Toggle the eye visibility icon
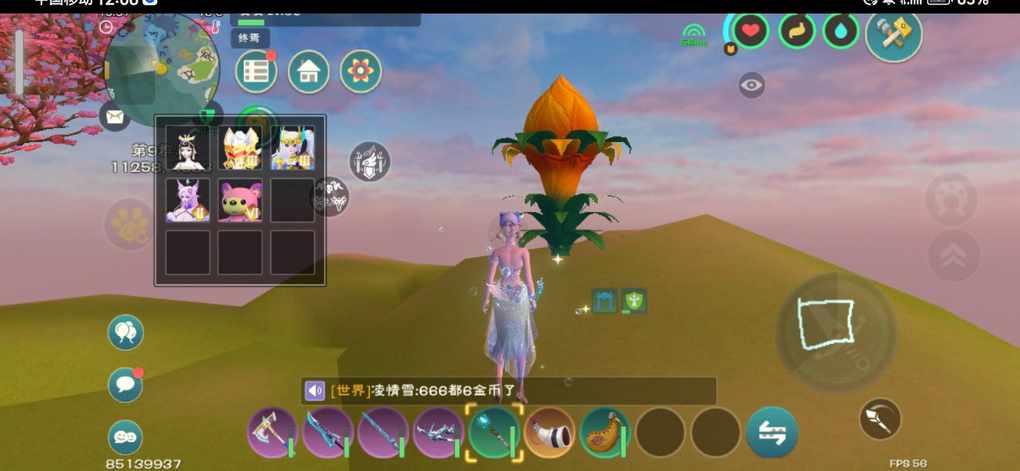The width and height of the screenshot is (1020, 471). 752,86
